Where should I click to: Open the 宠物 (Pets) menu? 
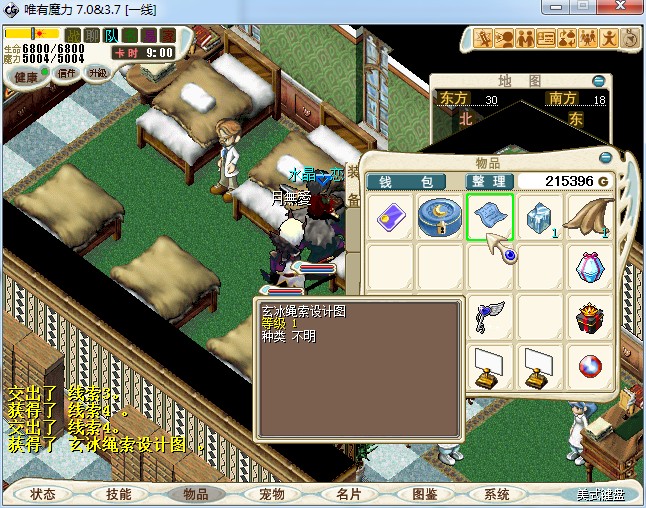click(271, 494)
